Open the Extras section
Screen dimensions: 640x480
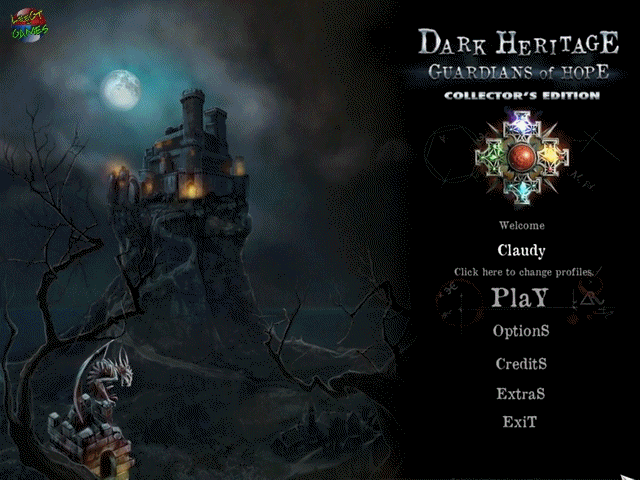point(520,394)
